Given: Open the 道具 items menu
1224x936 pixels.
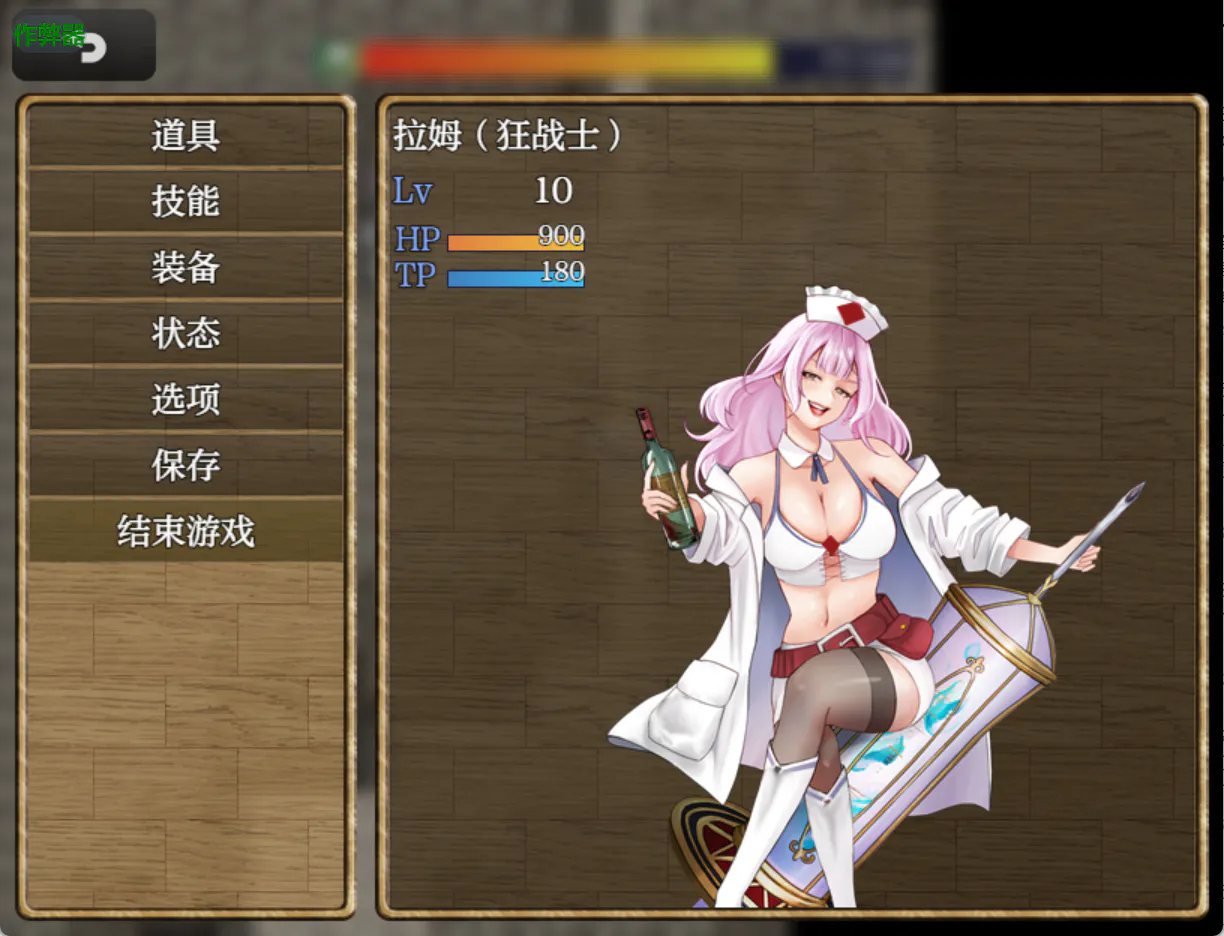Looking at the screenshot, I should pyautogui.click(x=186, y=136).
